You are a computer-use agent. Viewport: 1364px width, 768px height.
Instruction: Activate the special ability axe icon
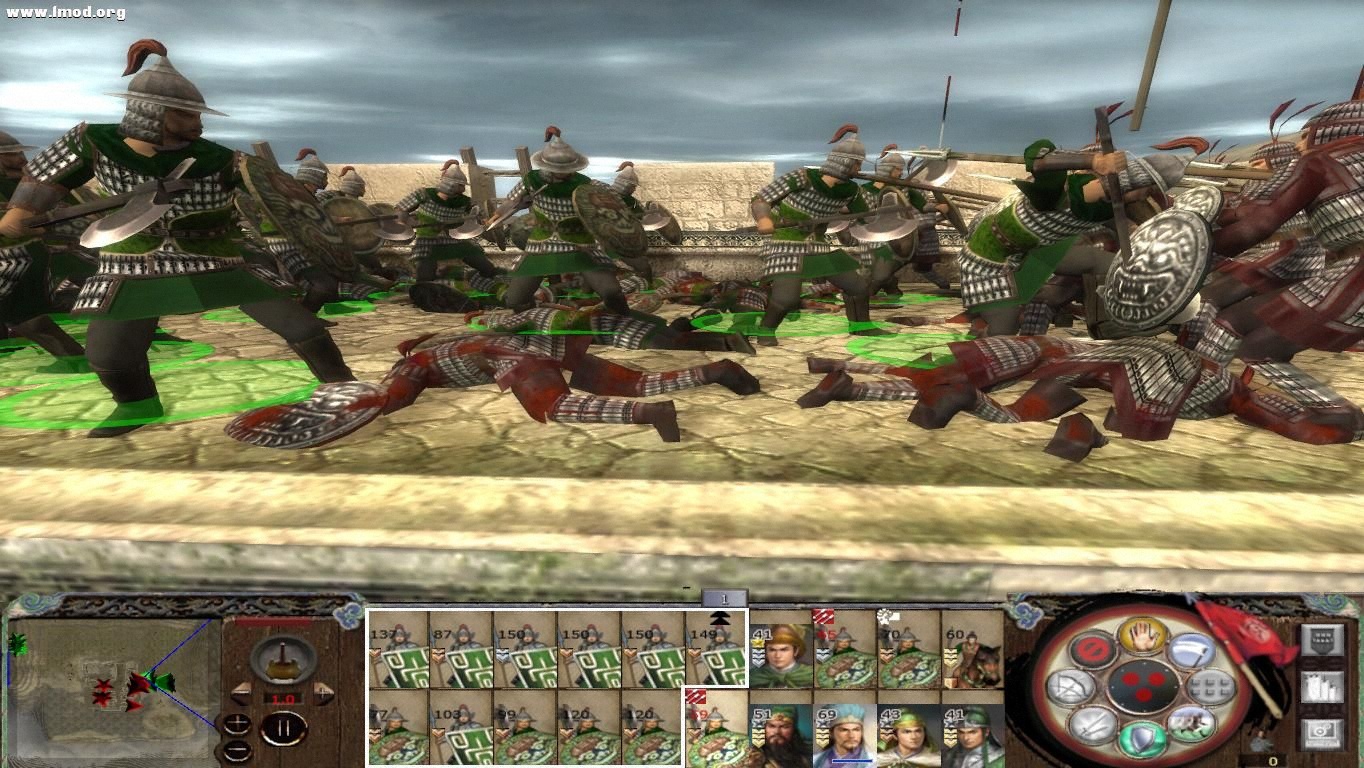(x=1192, y=651)
